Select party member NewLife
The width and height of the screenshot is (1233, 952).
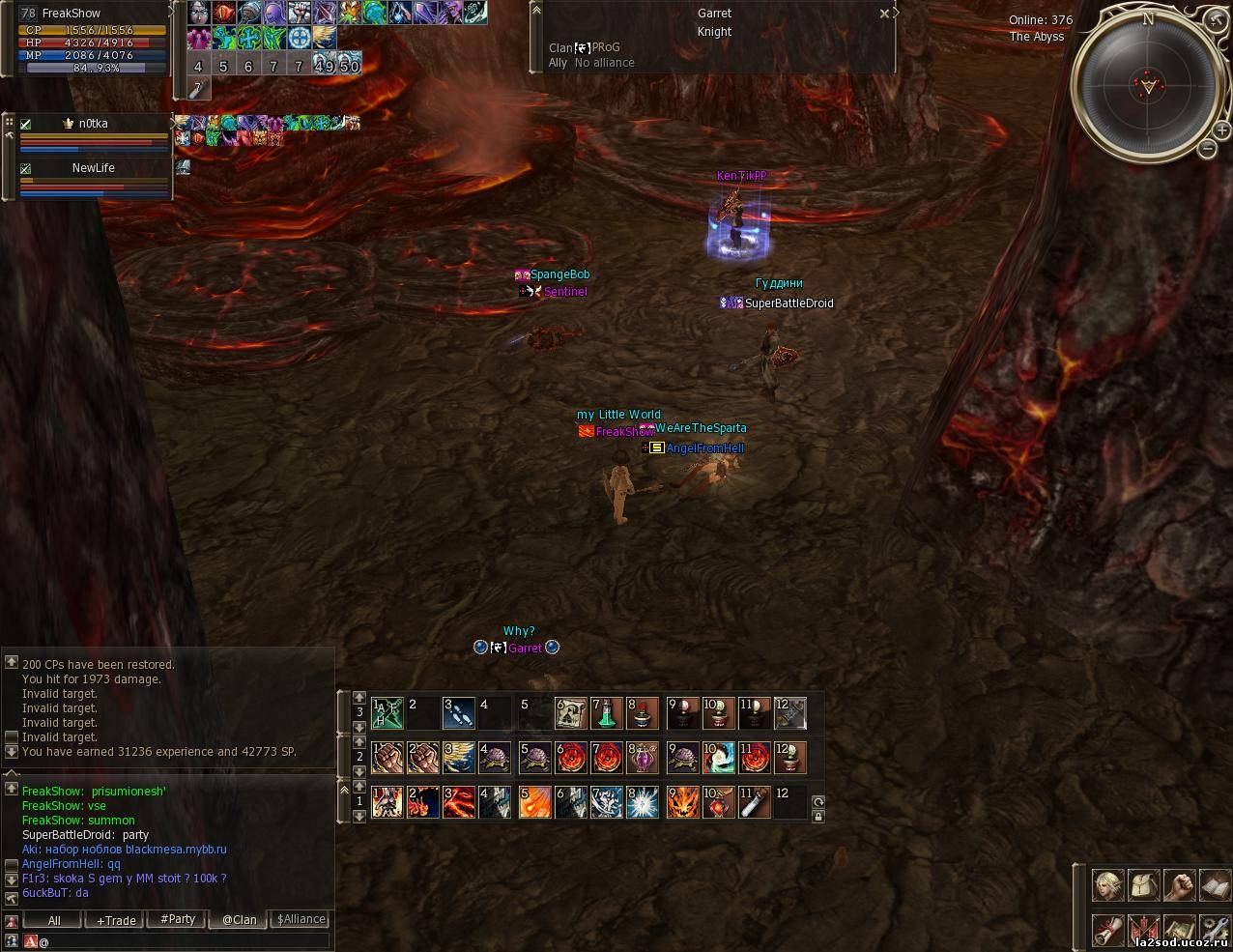[93, 168]
